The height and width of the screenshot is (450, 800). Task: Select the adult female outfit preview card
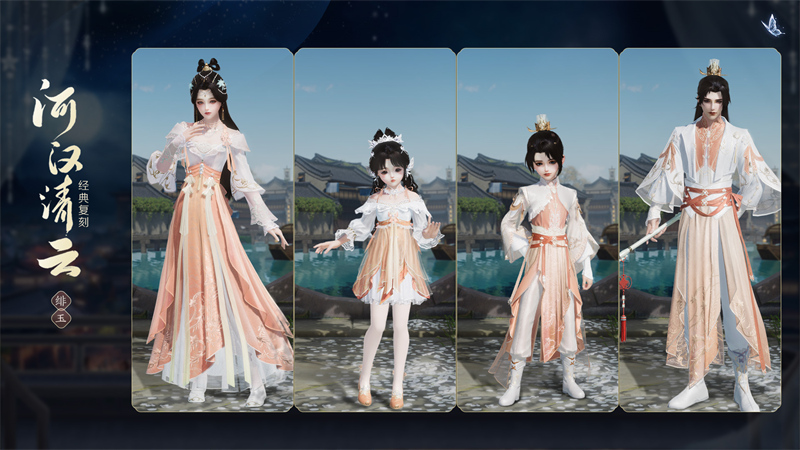[x=212, y=230]
